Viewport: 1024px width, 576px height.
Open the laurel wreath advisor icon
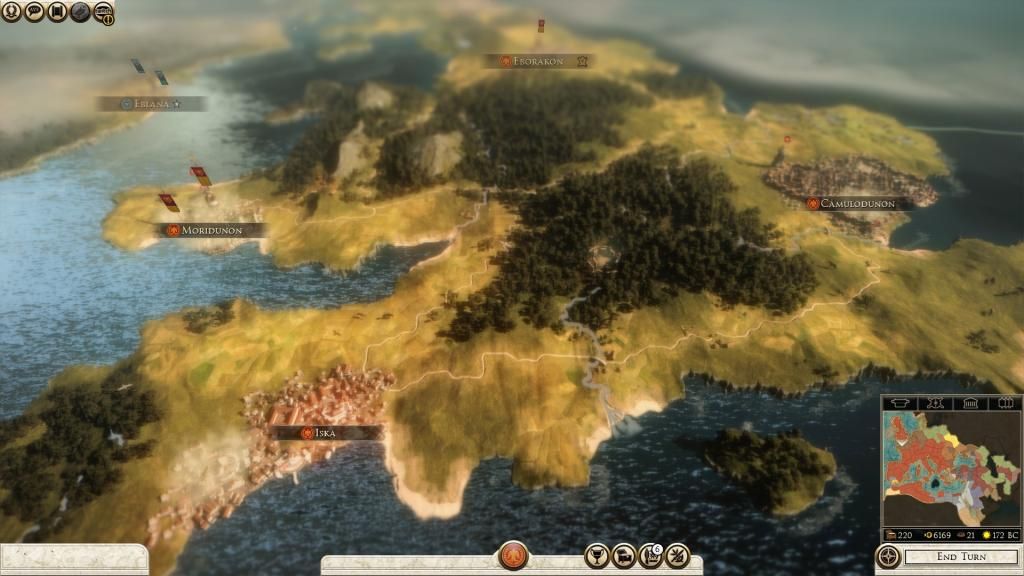click(12, 12)
